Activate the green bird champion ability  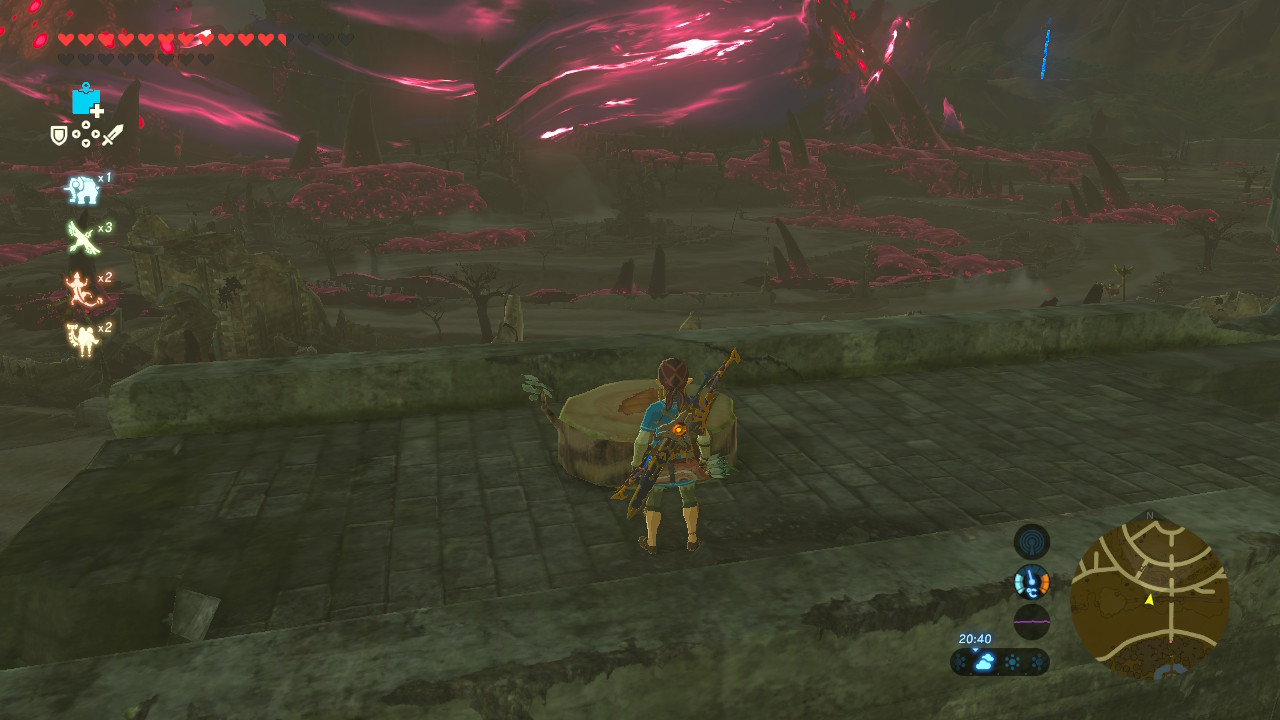pyautogui.click(x=80, y=237)
